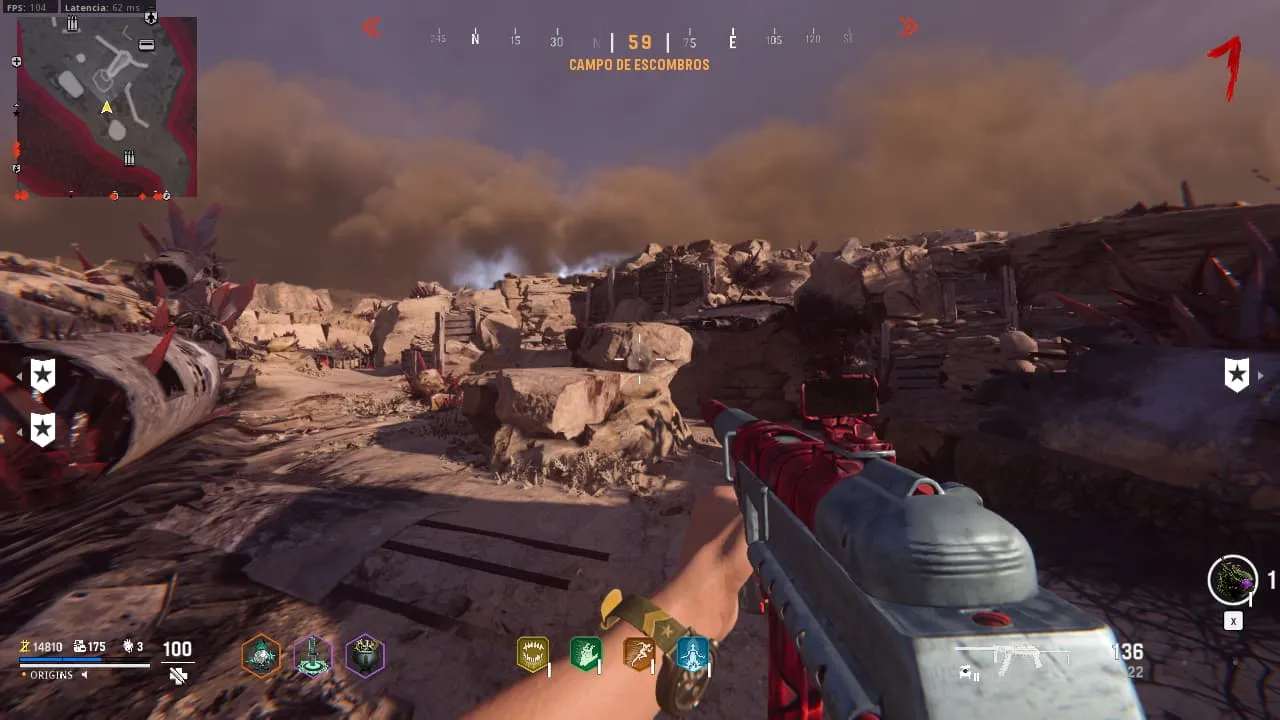Select the yellow jaws perk icon
The image size is (1280, 720).
[533, 654]
